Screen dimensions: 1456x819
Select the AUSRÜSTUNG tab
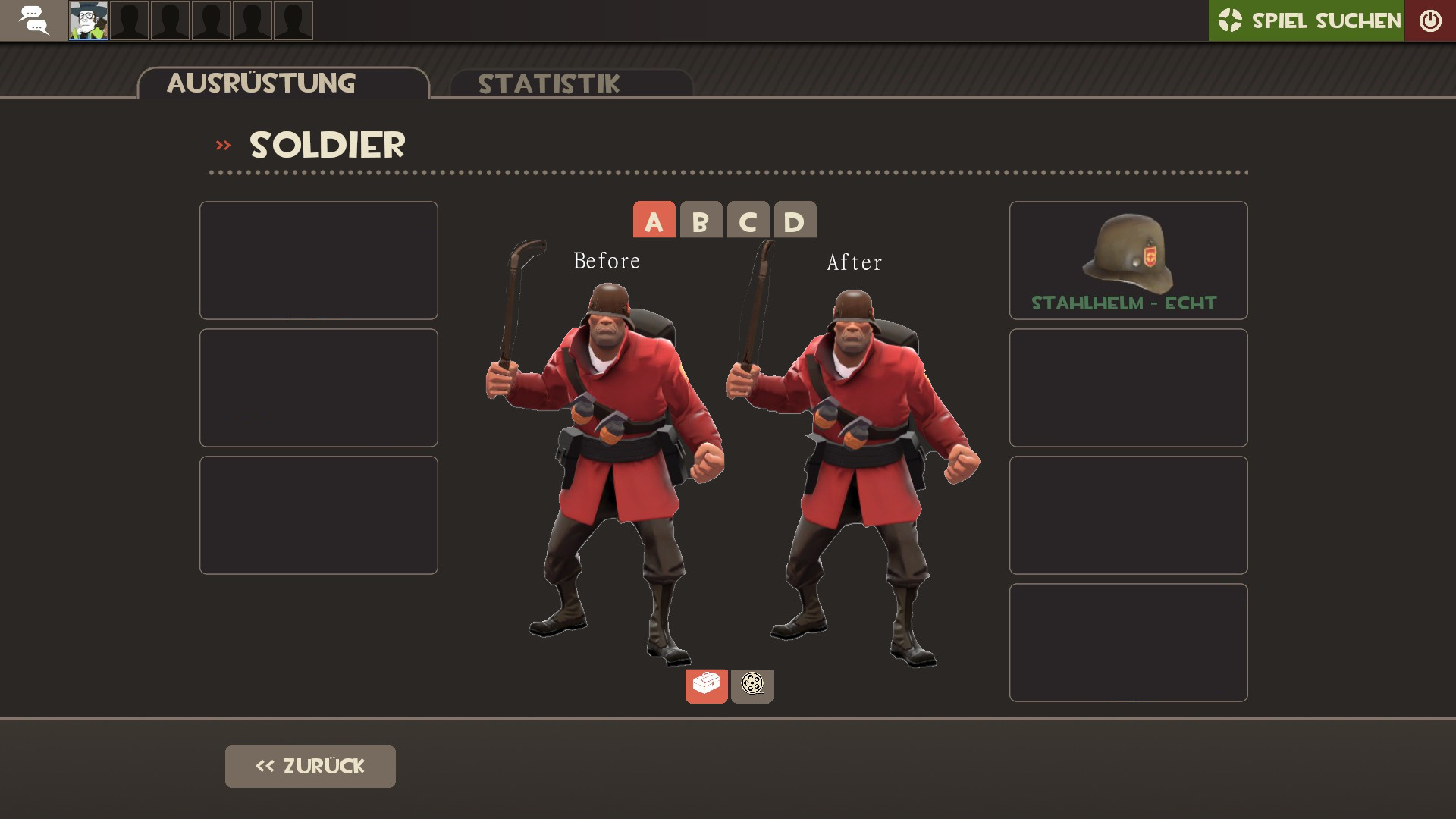[x=261, y=83]
